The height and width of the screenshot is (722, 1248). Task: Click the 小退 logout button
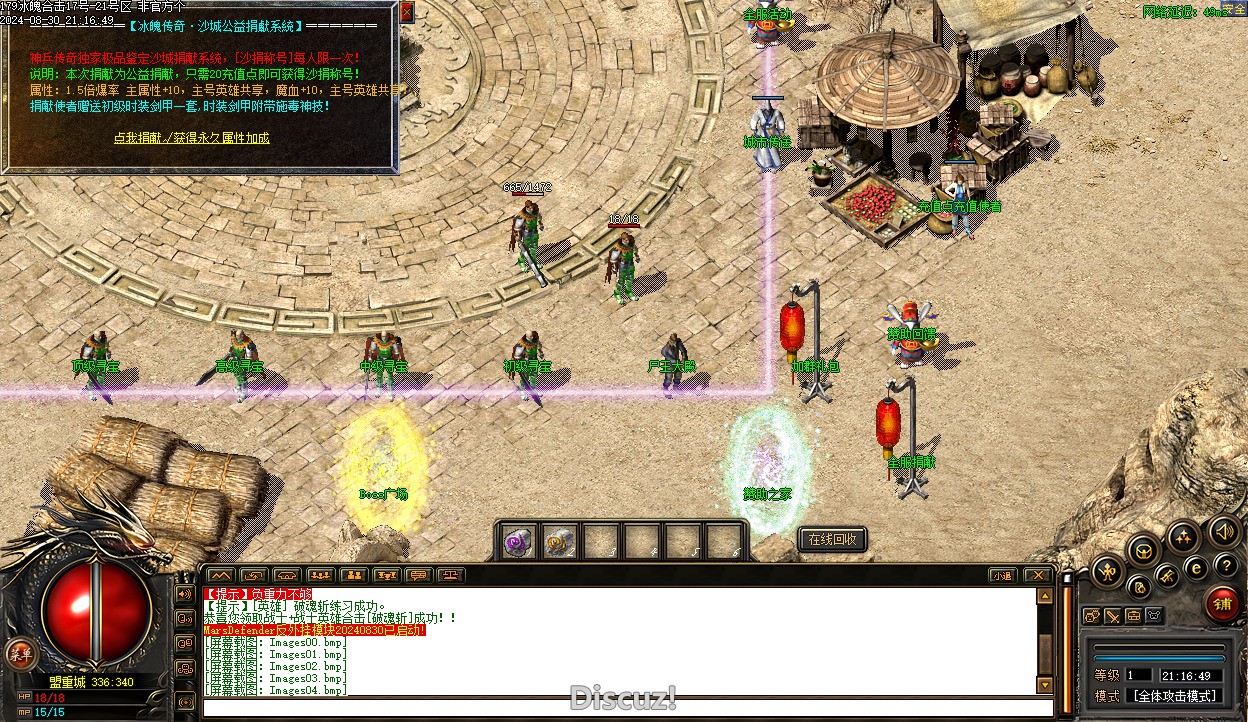tap(1002, 575)
